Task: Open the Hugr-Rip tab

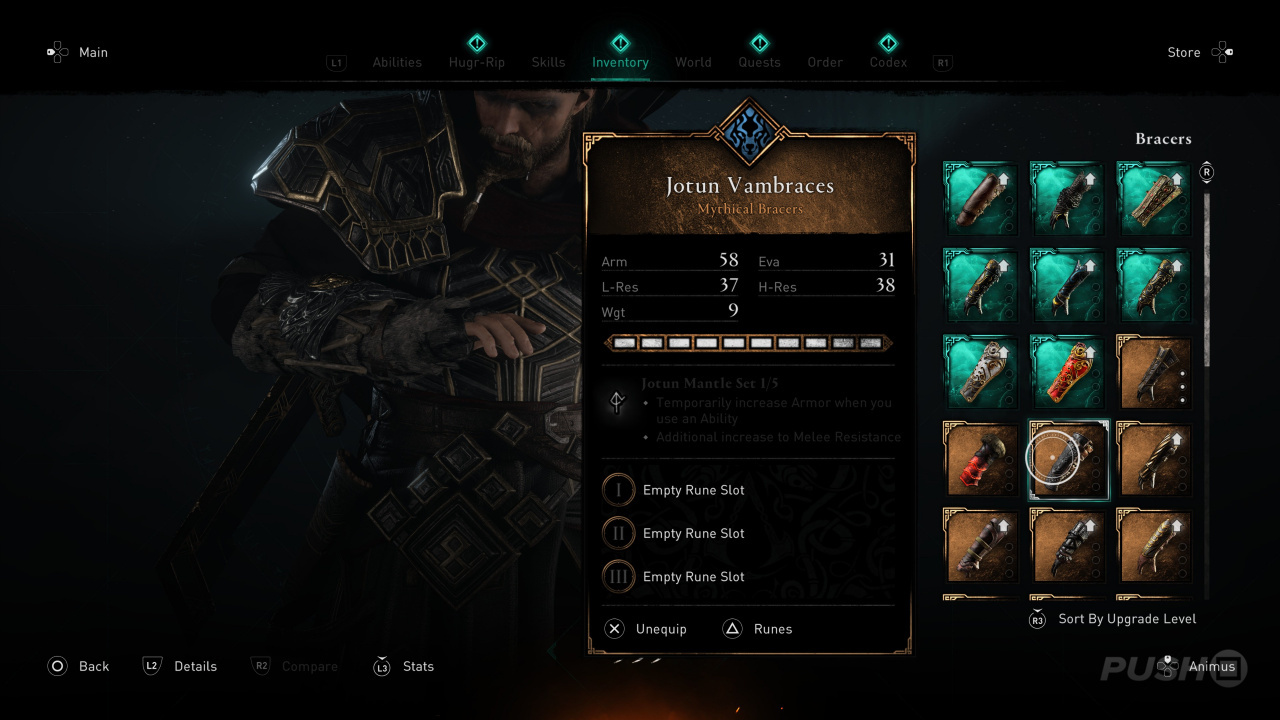Action: [477, 62]
